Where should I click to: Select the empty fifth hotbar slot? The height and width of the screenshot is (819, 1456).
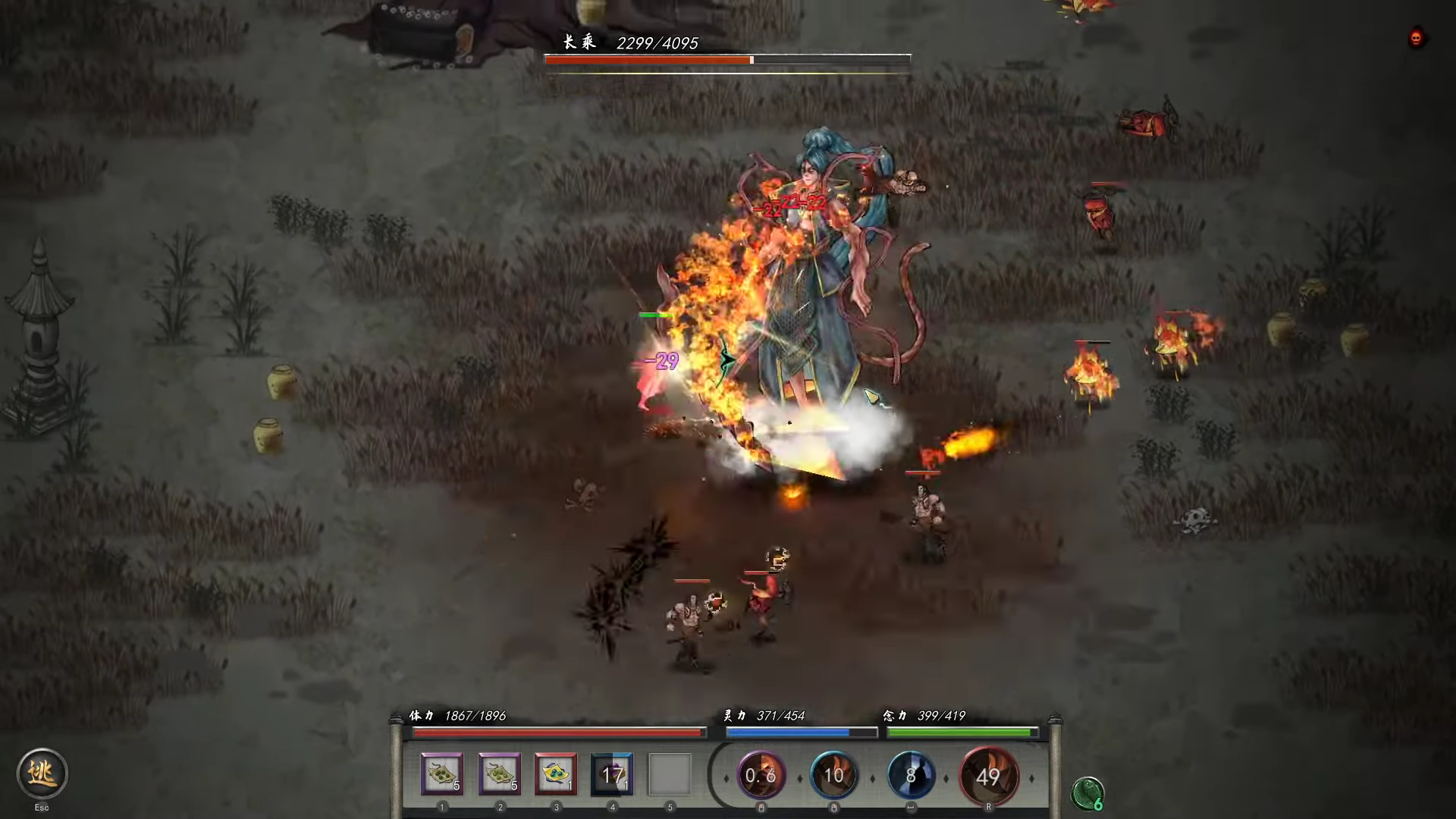tap(669, 772)
